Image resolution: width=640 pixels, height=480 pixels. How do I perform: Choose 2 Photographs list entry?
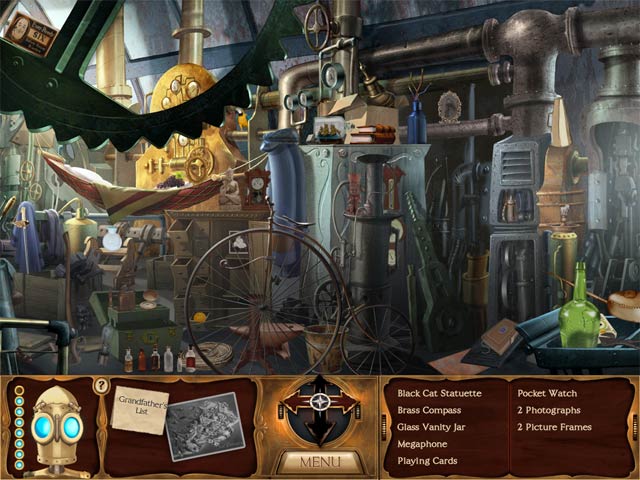(x=549, y=411)
